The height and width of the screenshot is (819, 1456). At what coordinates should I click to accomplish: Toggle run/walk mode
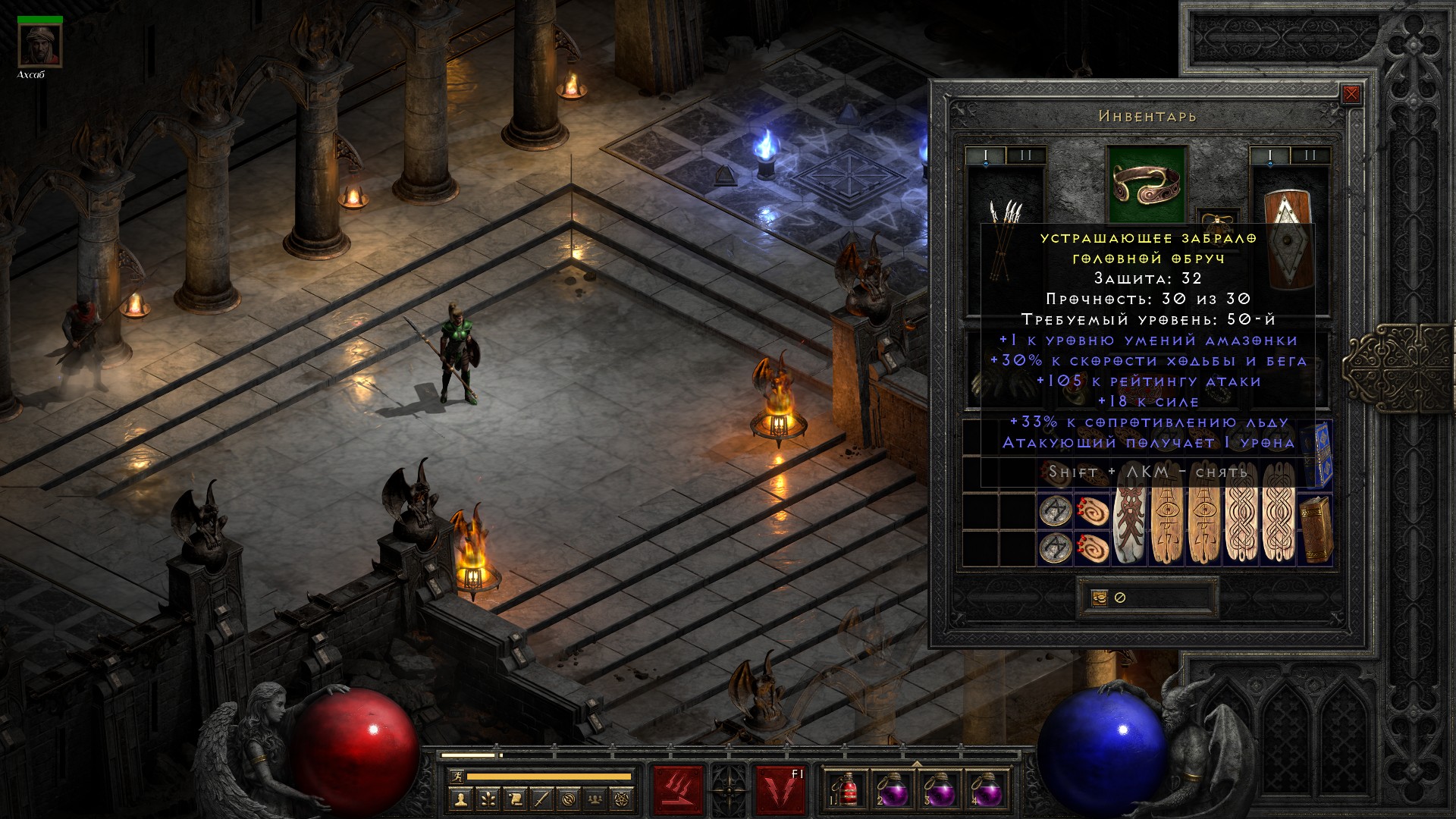(455, 777)
